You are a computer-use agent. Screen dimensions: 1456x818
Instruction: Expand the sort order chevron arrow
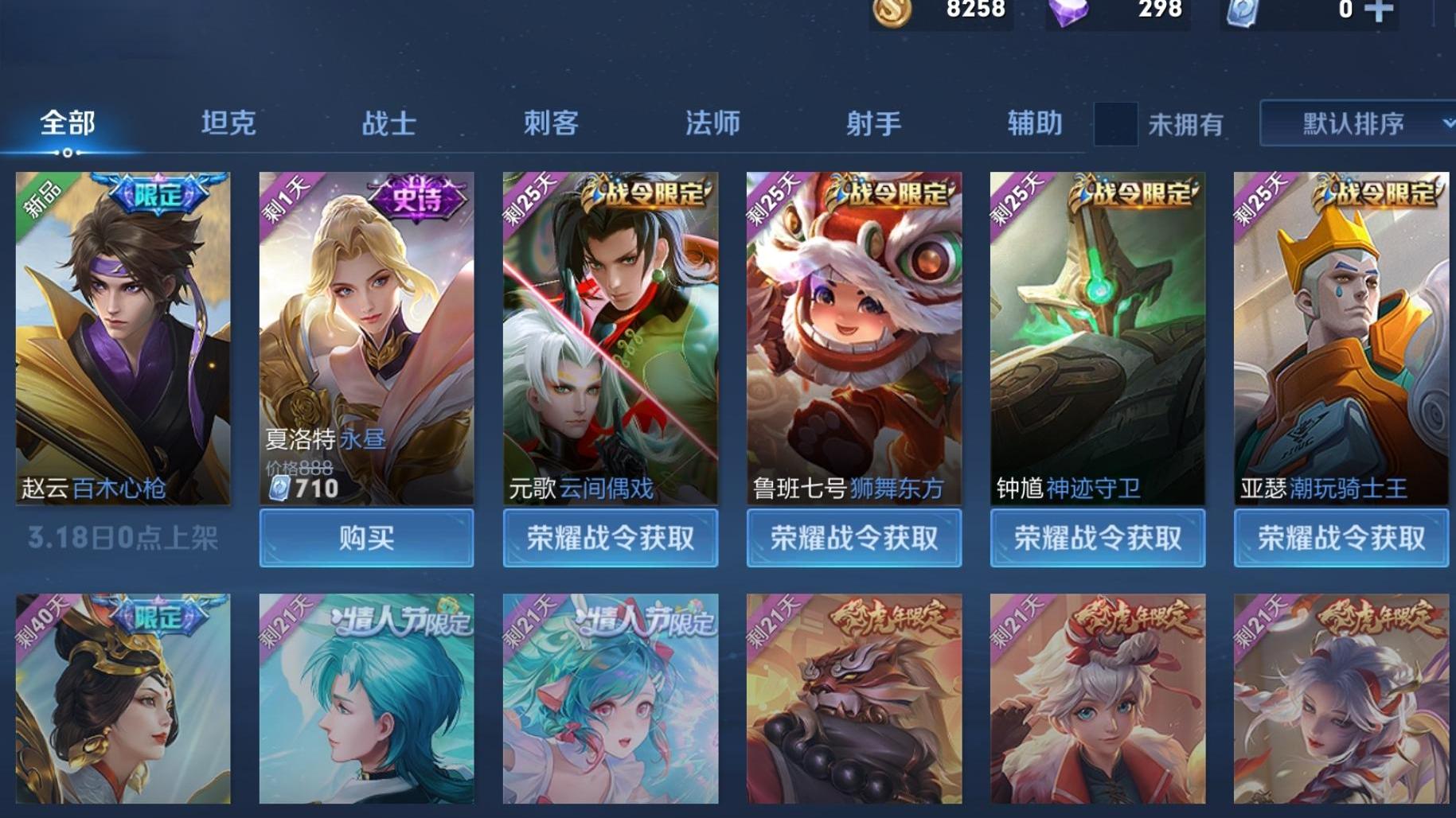tap(1447, 124)
